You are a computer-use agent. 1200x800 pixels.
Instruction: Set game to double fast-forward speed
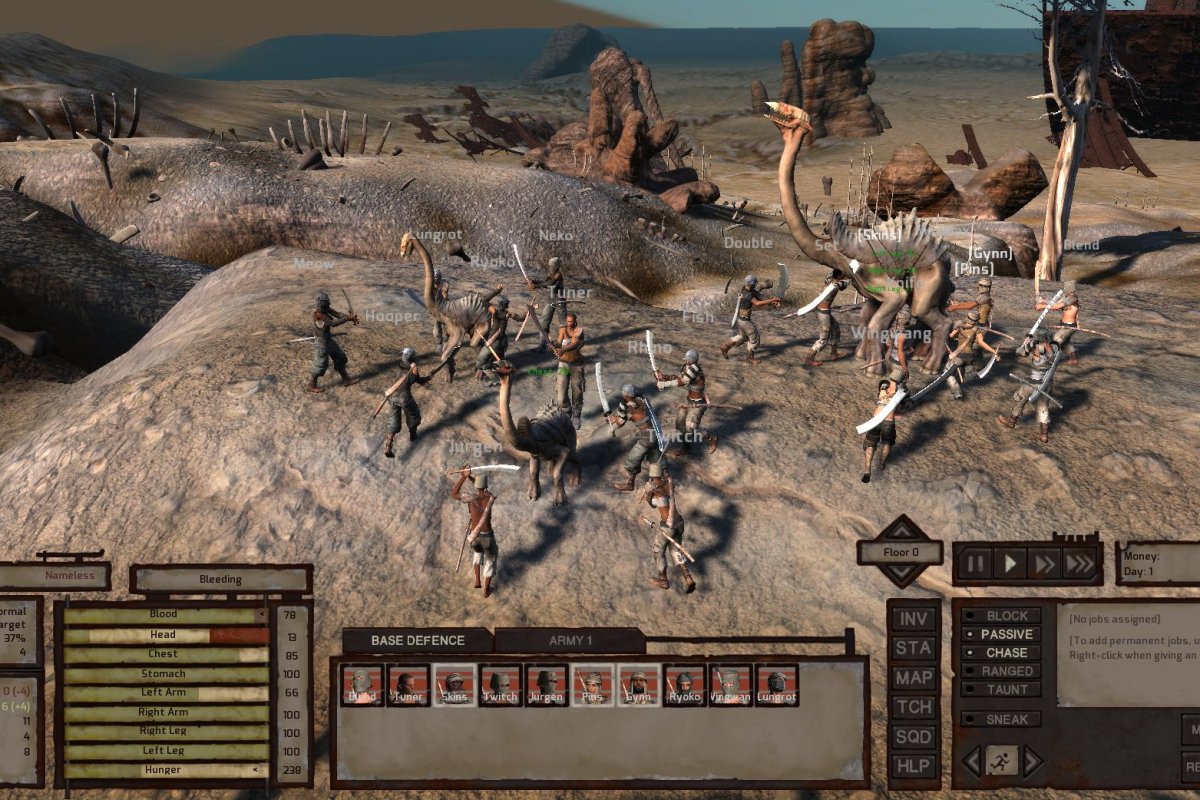(x=1044, y=564)
